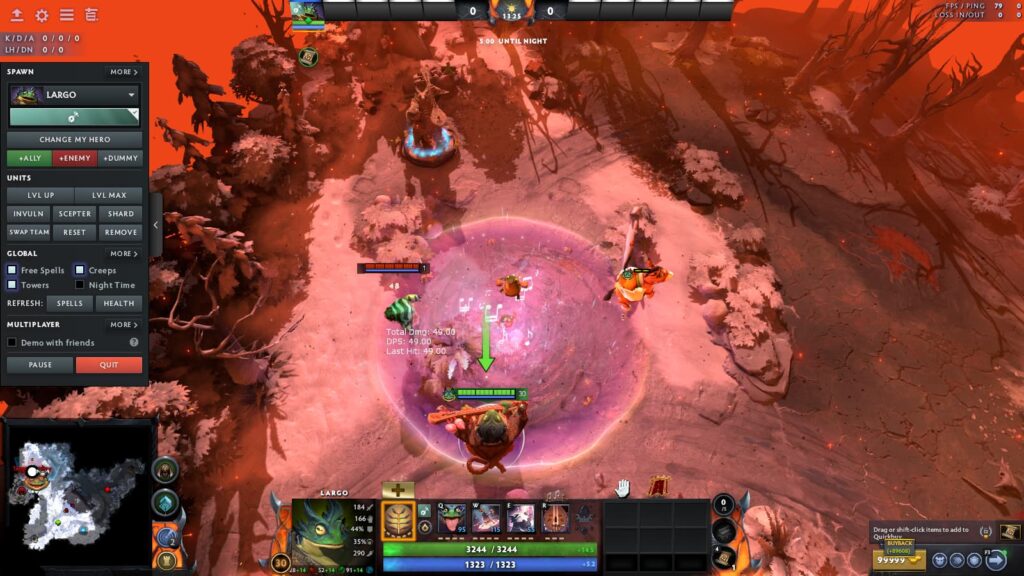Grant Aghanim's Scepter via Scepter button
The height and width of the screenshot is (576, 1024).
[75, 213]
